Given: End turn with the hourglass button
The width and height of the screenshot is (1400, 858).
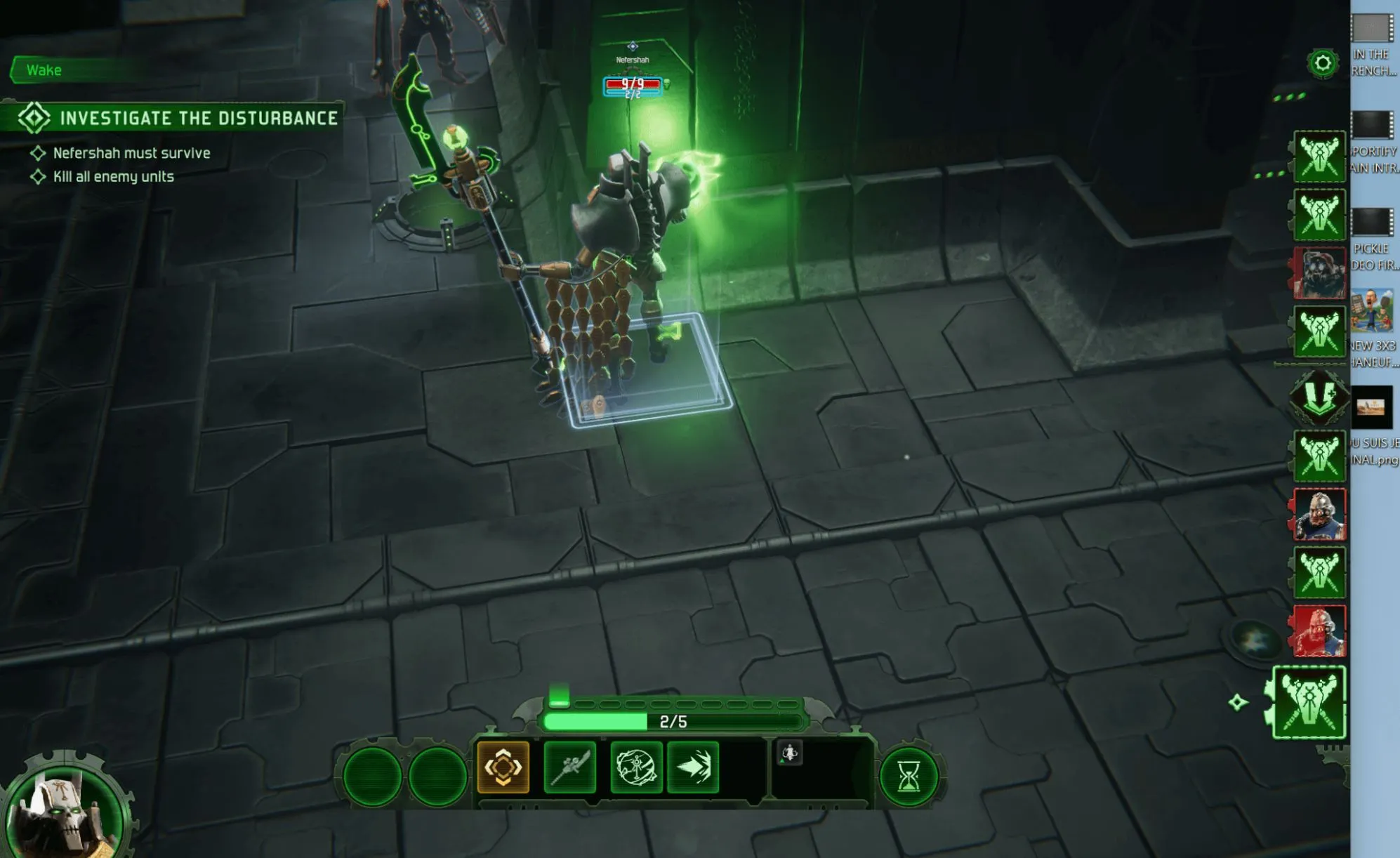Looking at the screenshot, I should click(x=909, y=777).
